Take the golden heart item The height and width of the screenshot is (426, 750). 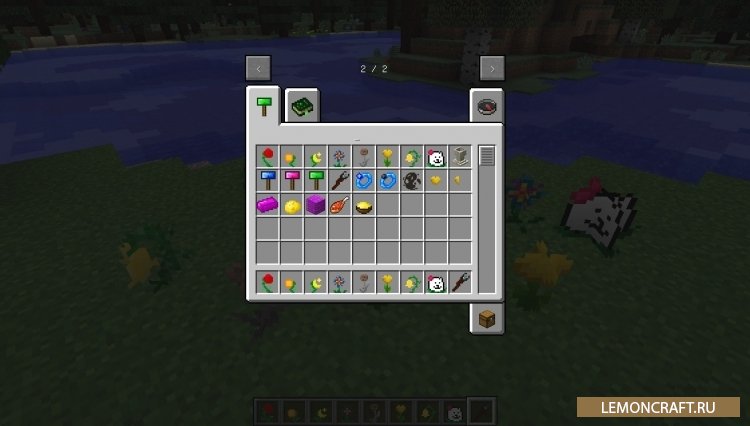(436, 181)
